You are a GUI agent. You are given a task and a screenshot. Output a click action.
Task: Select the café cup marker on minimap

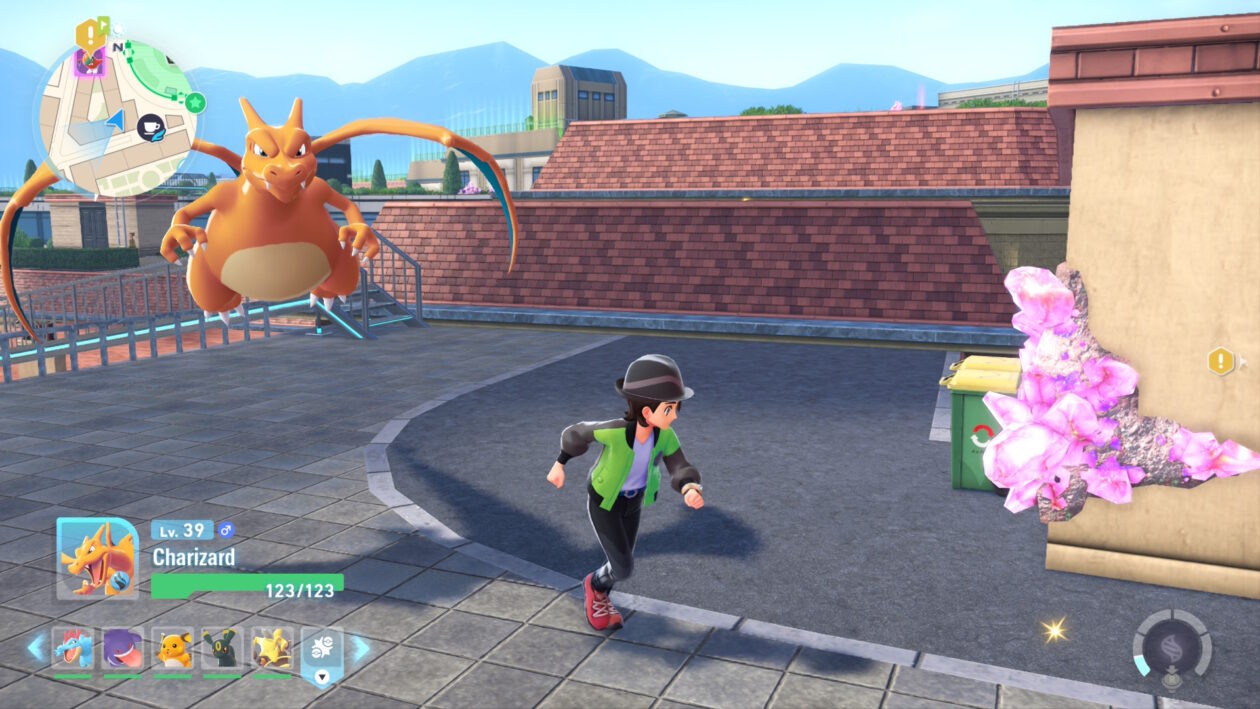click(x=152, y=126)
